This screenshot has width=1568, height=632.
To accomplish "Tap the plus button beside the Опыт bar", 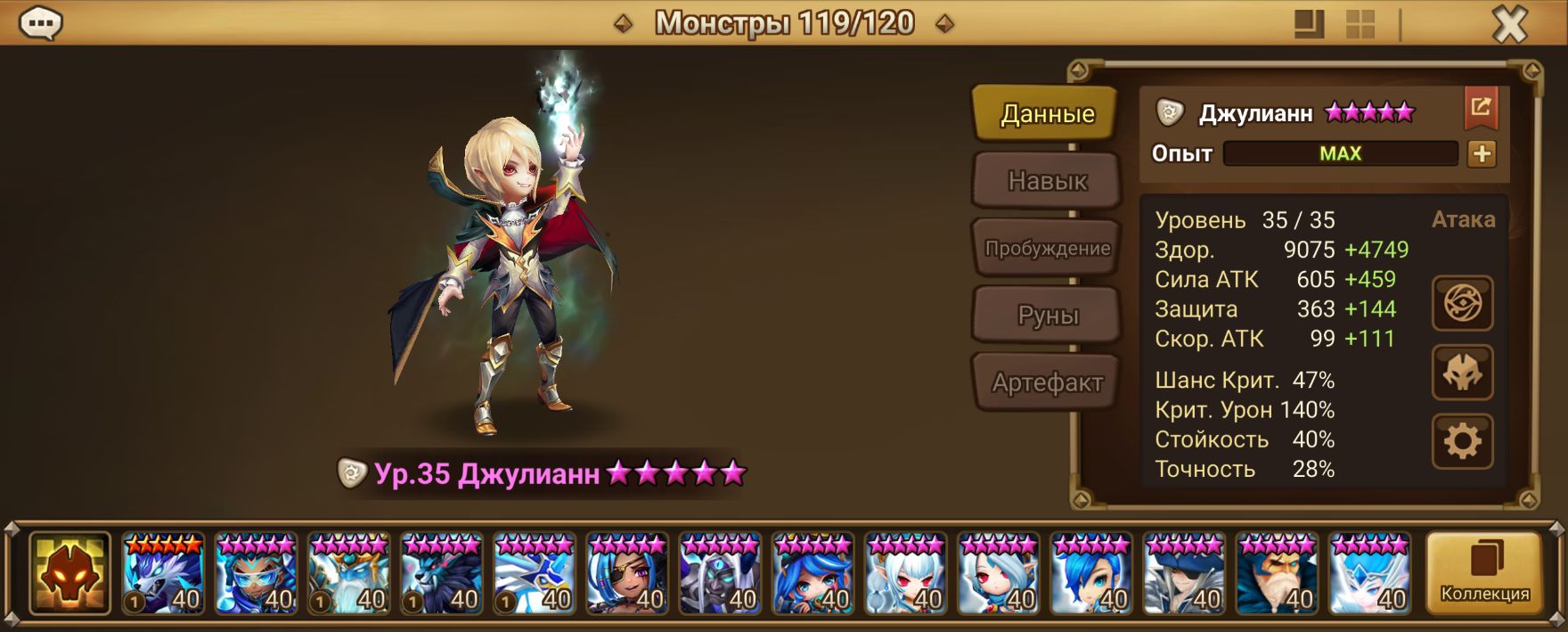I will pyautogui.click(x=1482, y=153).
